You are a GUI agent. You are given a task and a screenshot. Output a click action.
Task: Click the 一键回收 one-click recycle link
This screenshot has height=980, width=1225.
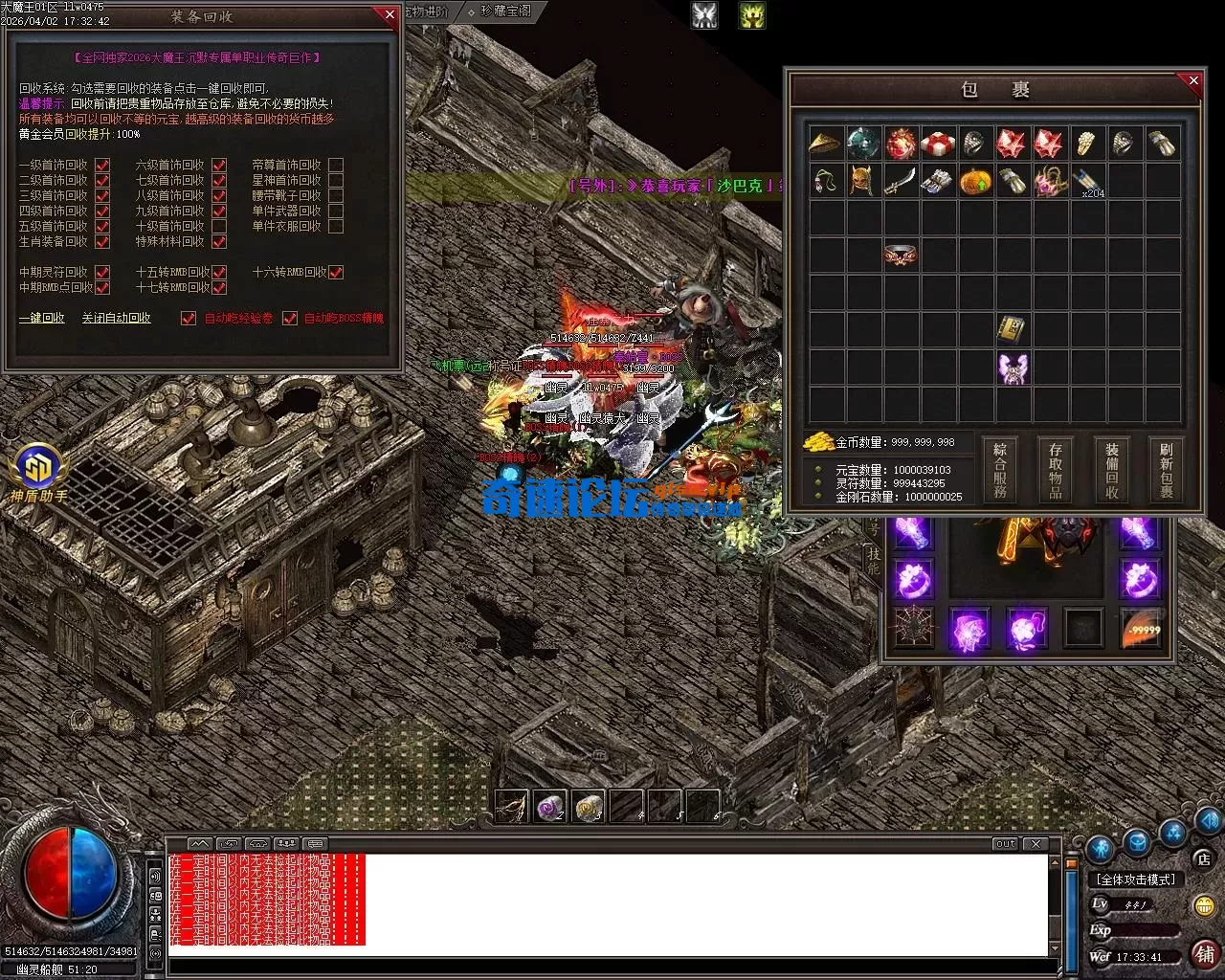42,318
